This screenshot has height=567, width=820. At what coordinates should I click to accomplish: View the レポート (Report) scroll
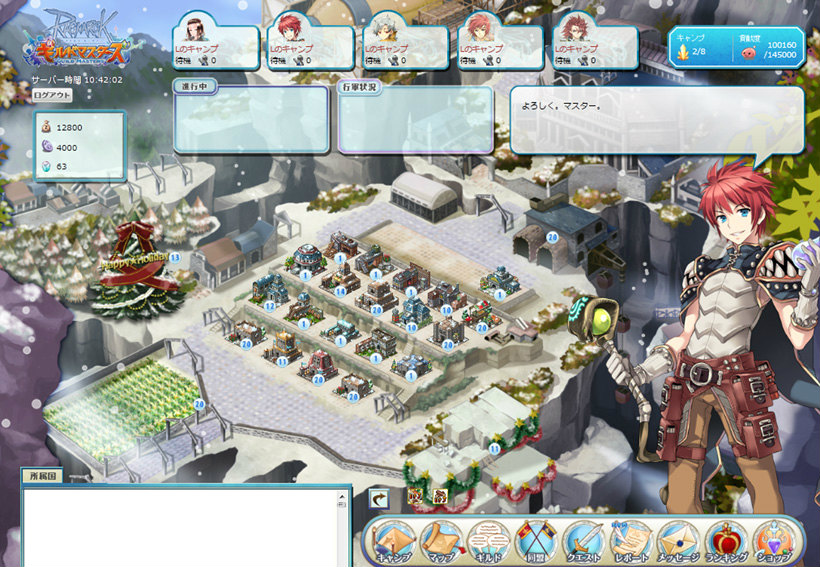(631, 542)
